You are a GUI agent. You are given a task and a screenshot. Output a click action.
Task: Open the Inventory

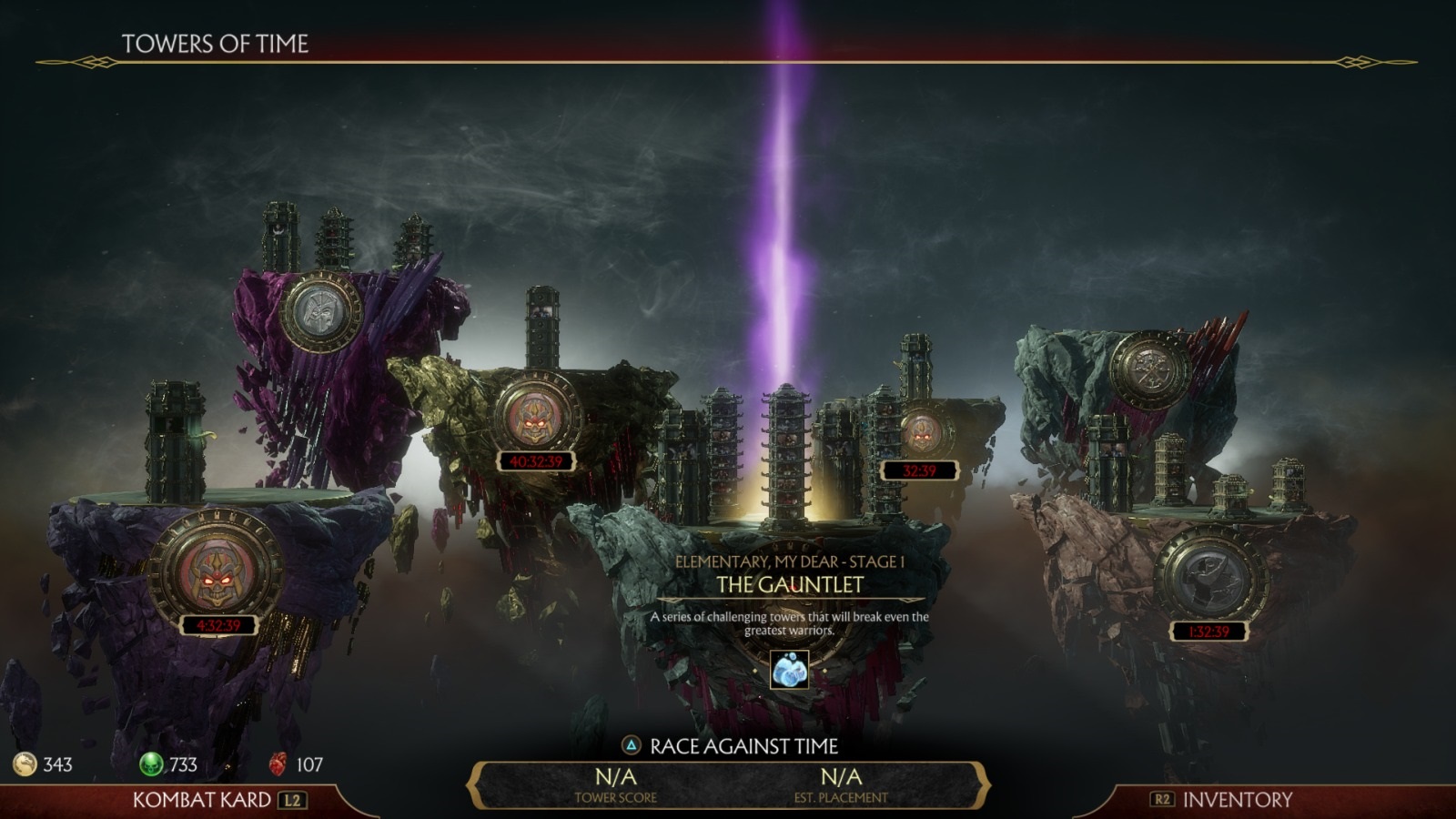coord(1235,800)
